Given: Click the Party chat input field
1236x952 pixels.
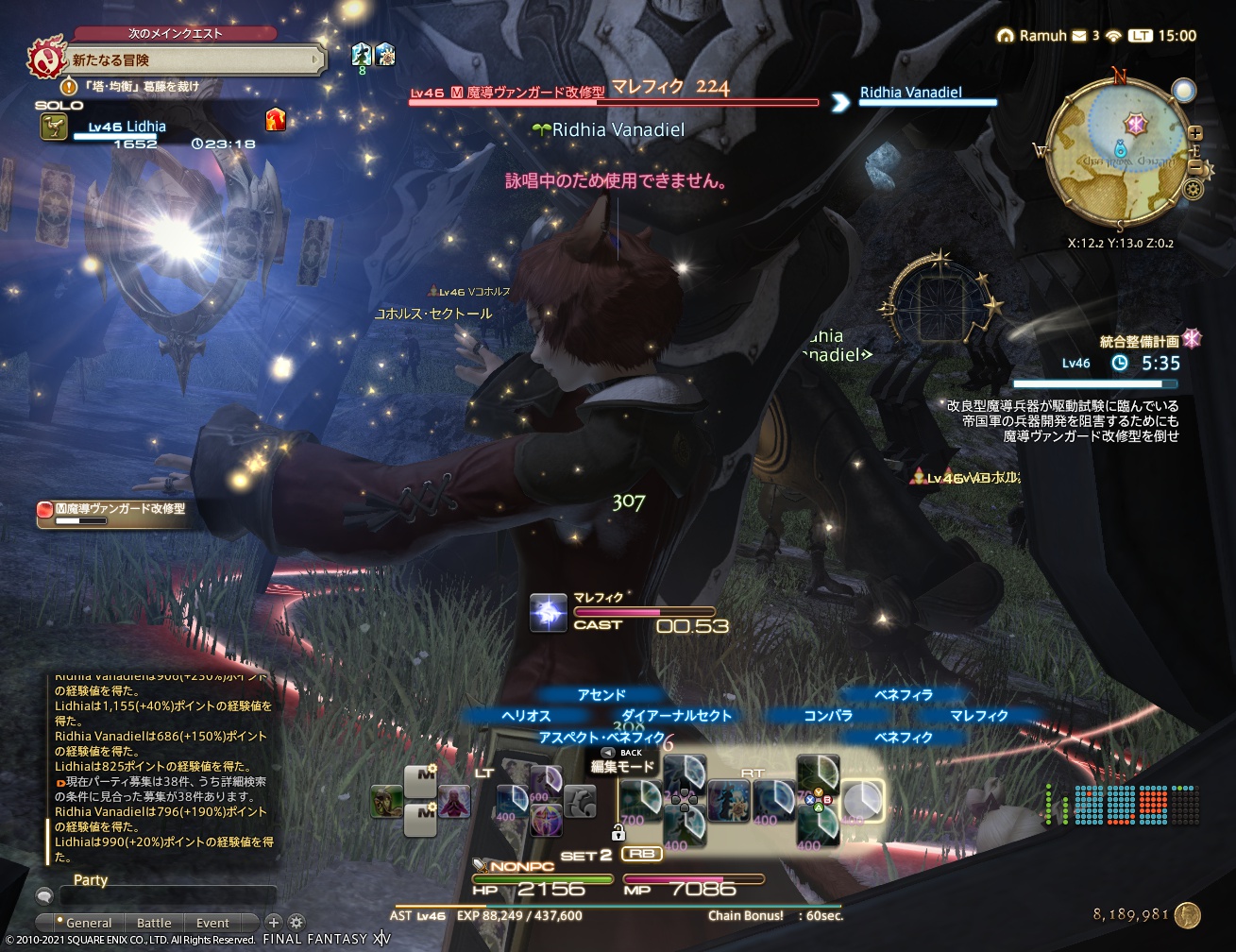Looking at the screenshot, I should tap(165, 895).
